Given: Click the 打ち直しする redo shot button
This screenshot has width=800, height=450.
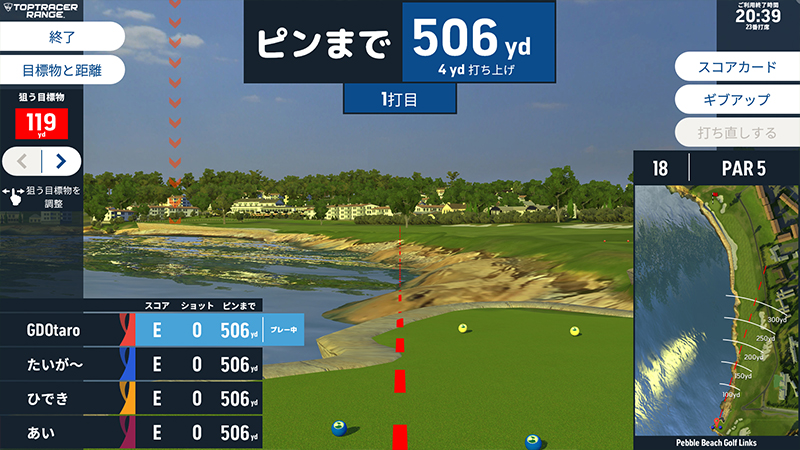Looking at the screenshot, I should 735,132.
